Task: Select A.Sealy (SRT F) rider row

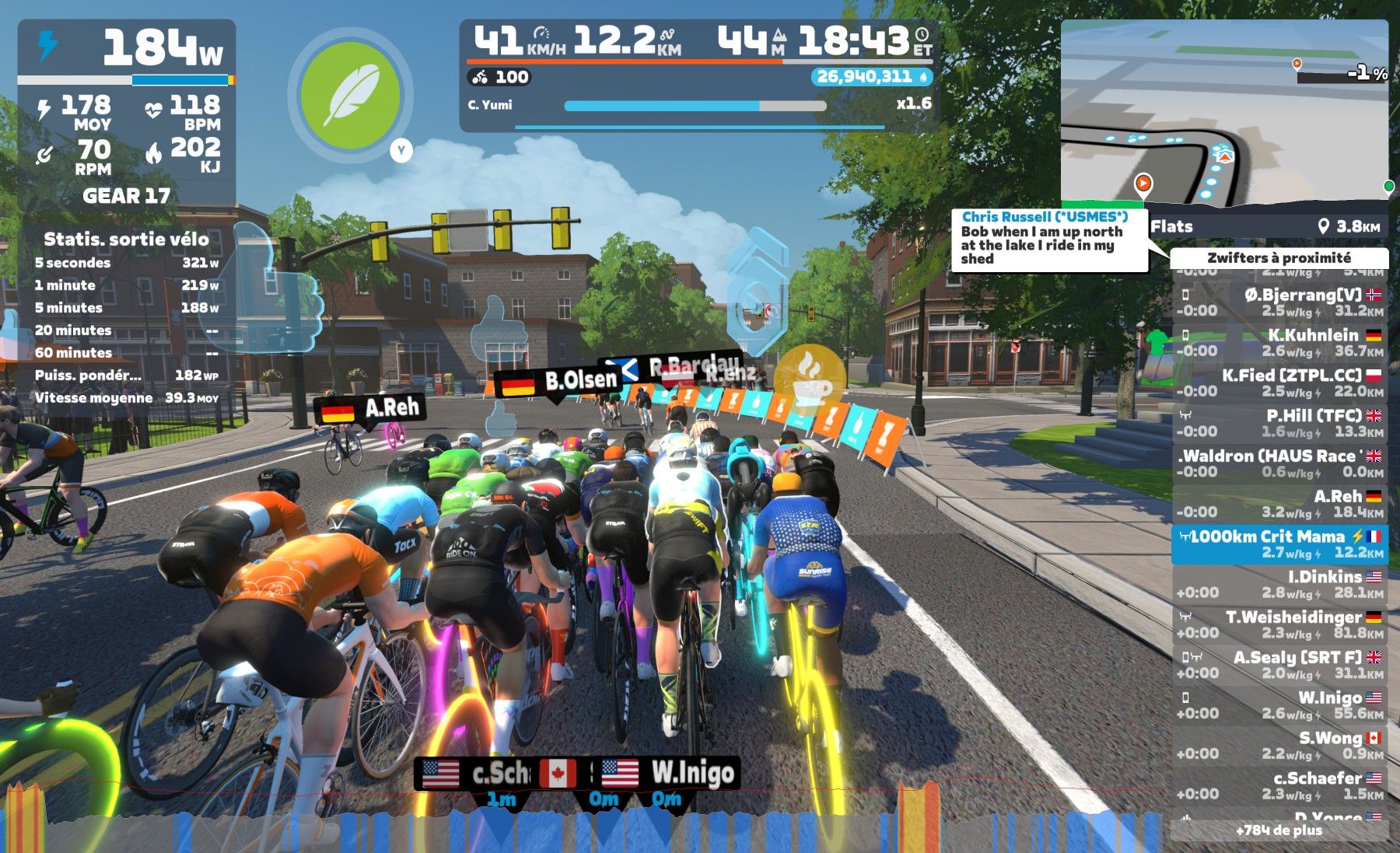Action: [1279, 665]
